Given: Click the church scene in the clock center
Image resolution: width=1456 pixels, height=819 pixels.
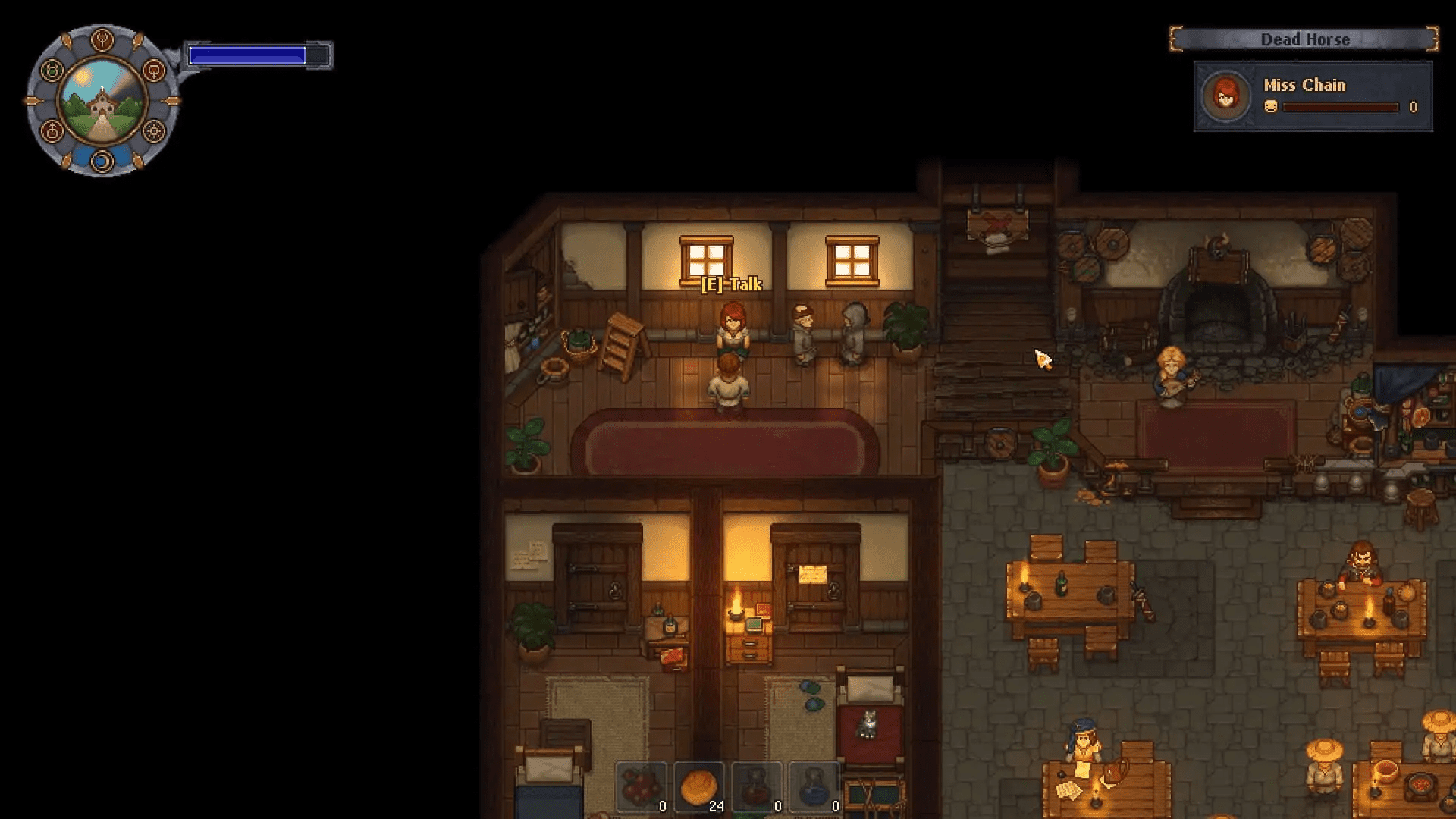Looking at the screenshot, I should point(101,102).
